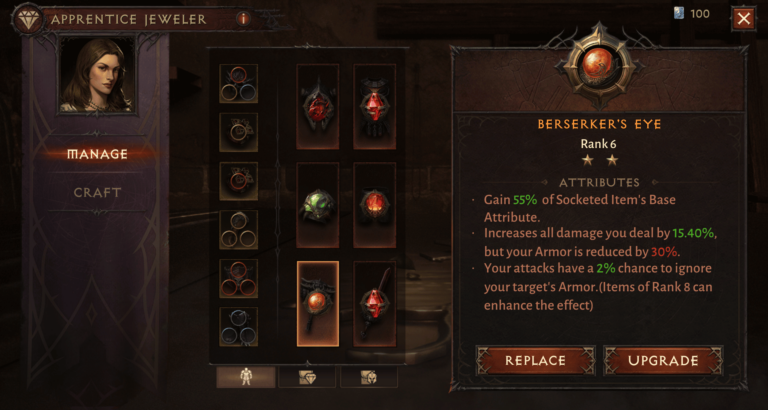768x410 pixels.
Task: Open the Manage section
Action: coord(97,154)
